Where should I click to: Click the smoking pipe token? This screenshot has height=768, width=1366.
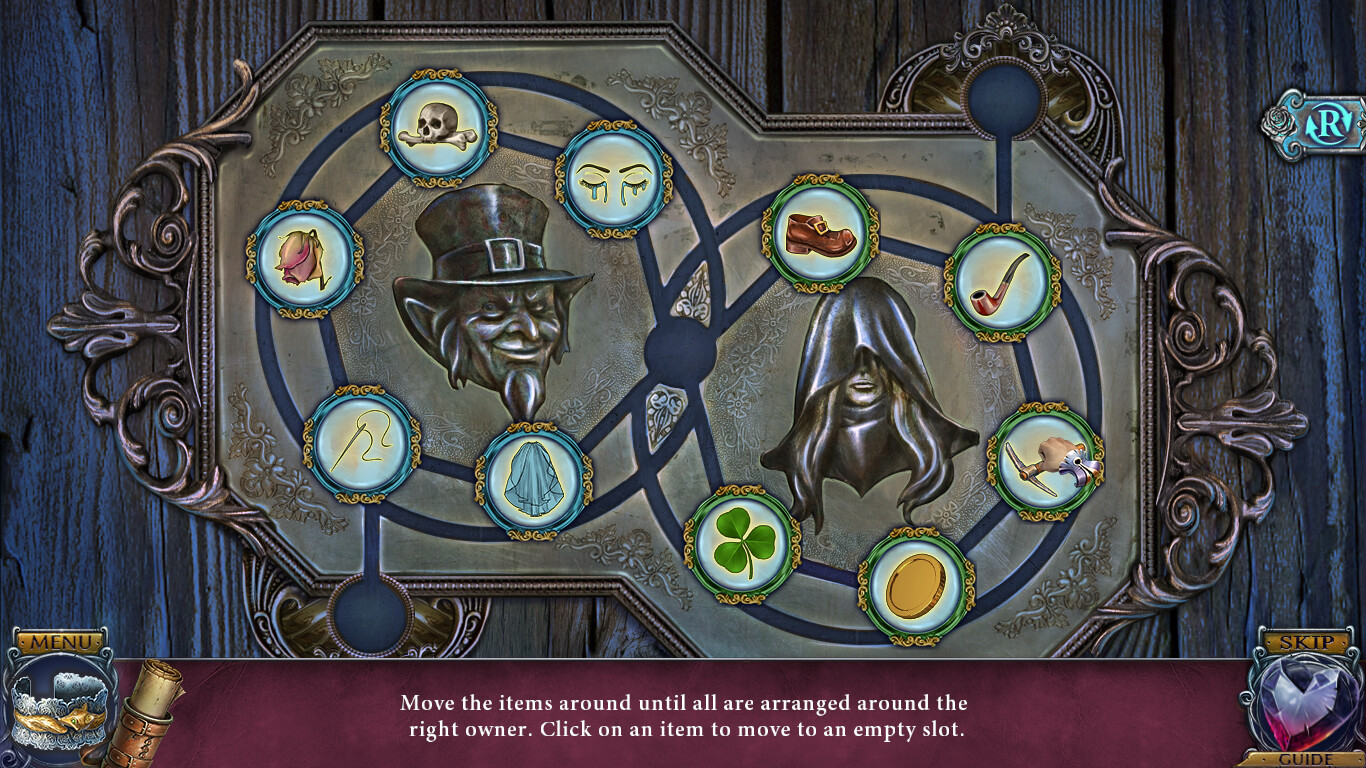pos(1002,282)
